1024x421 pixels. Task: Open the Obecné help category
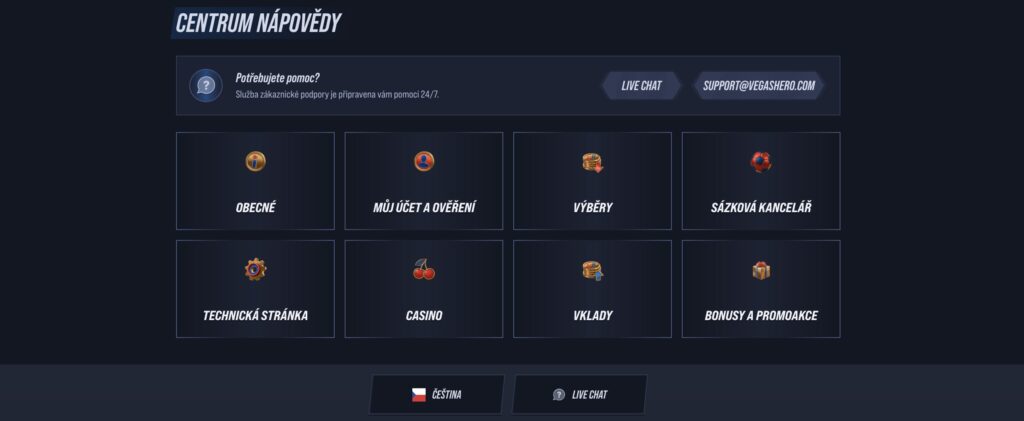(x=255, y=181)
